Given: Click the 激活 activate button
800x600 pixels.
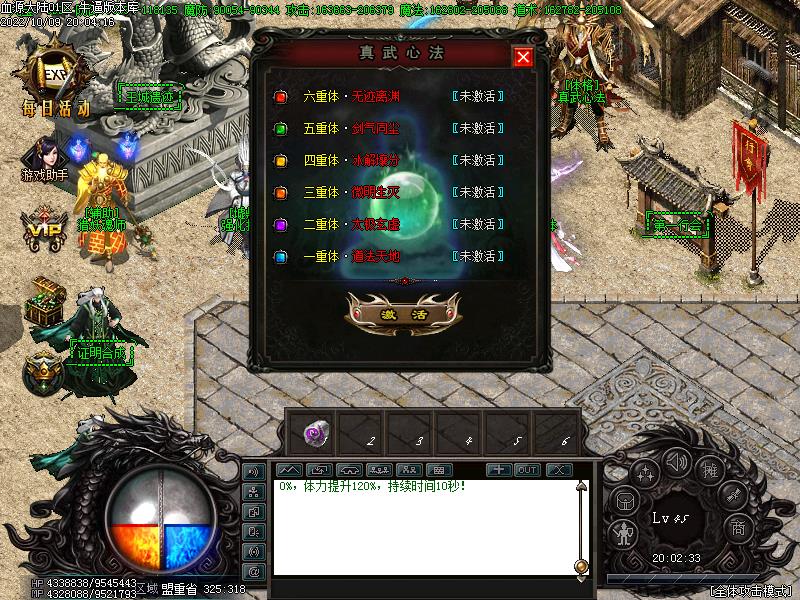Looking at the screenshot, I should [x=401, y=314].
